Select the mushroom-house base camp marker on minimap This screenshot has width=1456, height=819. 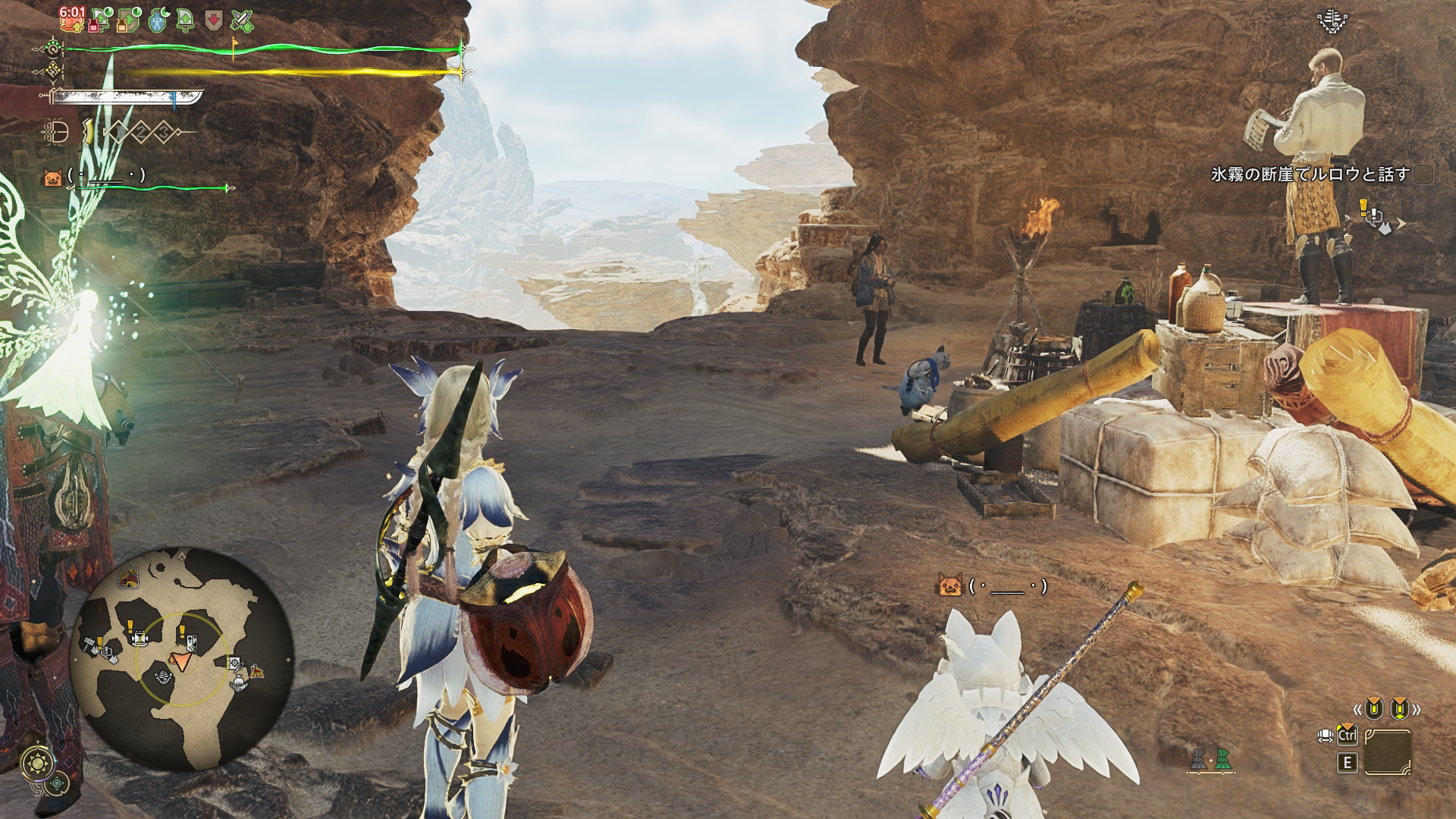128,579
